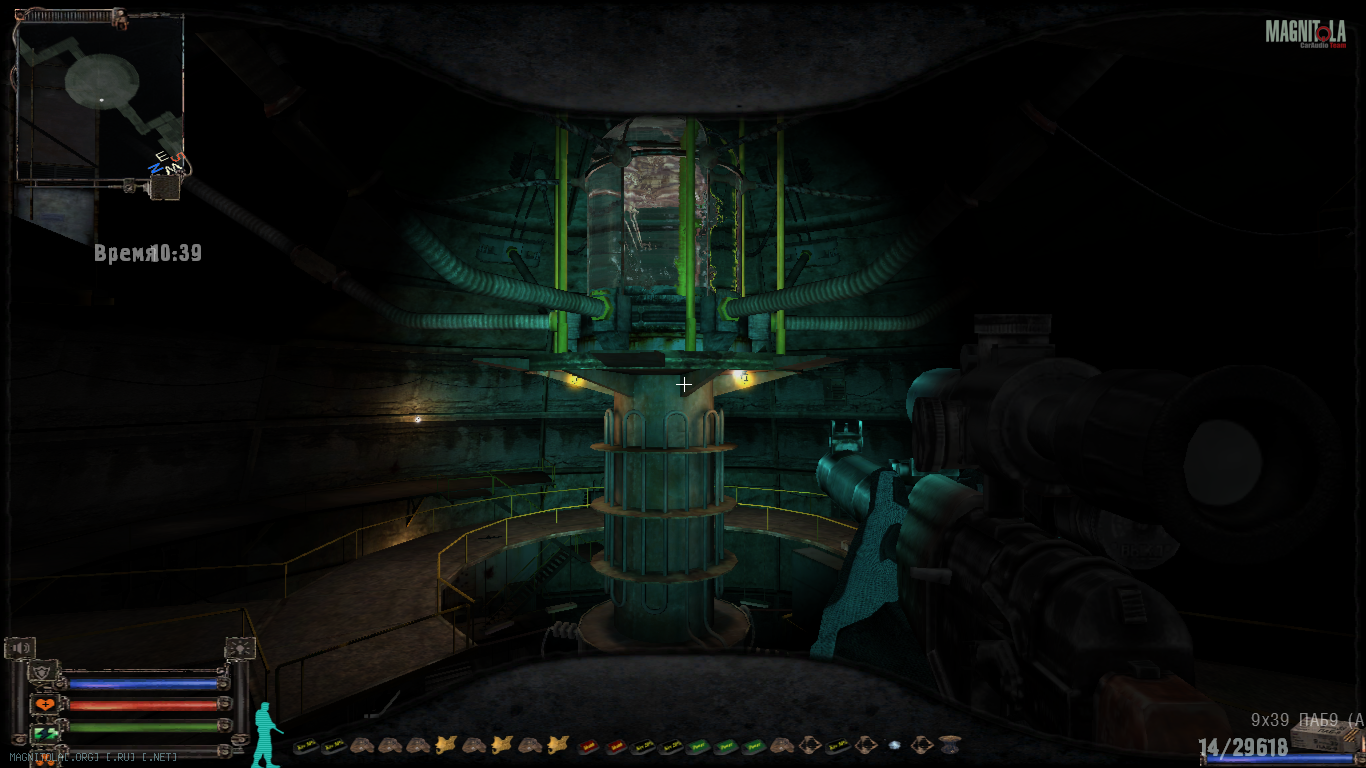
Task: Select the glowing white artifact on the belt
Action: [x=894, y=745]
